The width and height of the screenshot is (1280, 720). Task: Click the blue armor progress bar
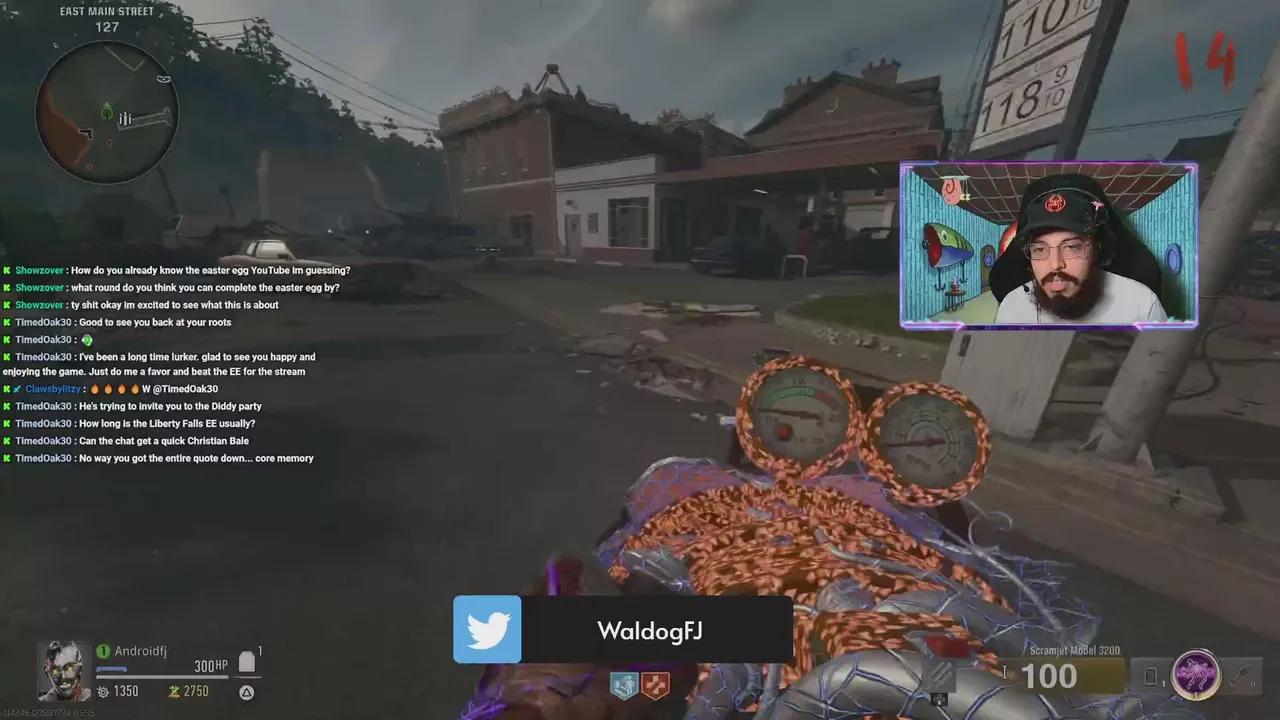[113, 668]
